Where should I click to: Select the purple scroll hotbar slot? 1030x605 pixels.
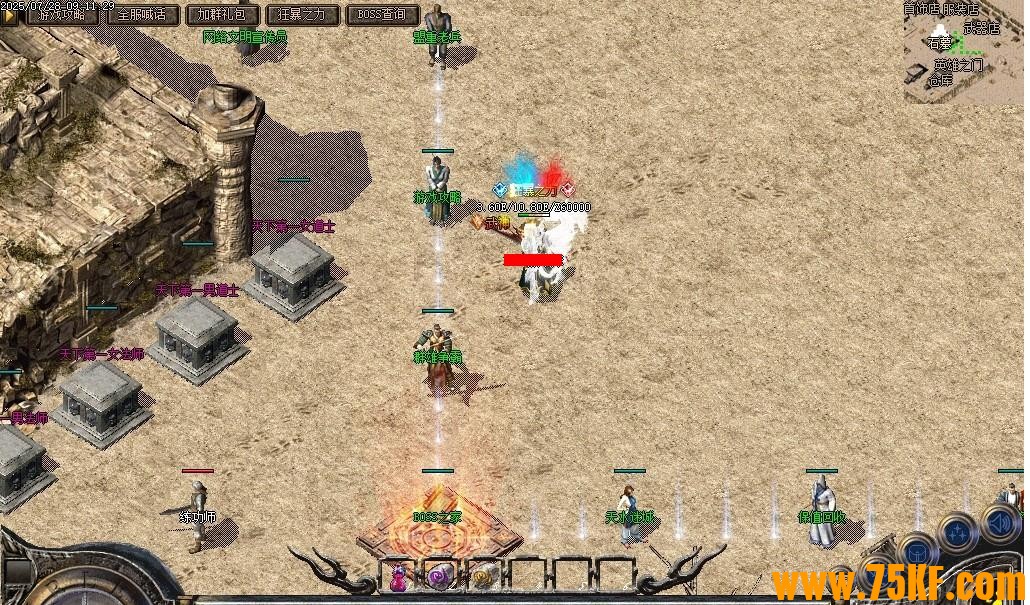pos(440,576)
